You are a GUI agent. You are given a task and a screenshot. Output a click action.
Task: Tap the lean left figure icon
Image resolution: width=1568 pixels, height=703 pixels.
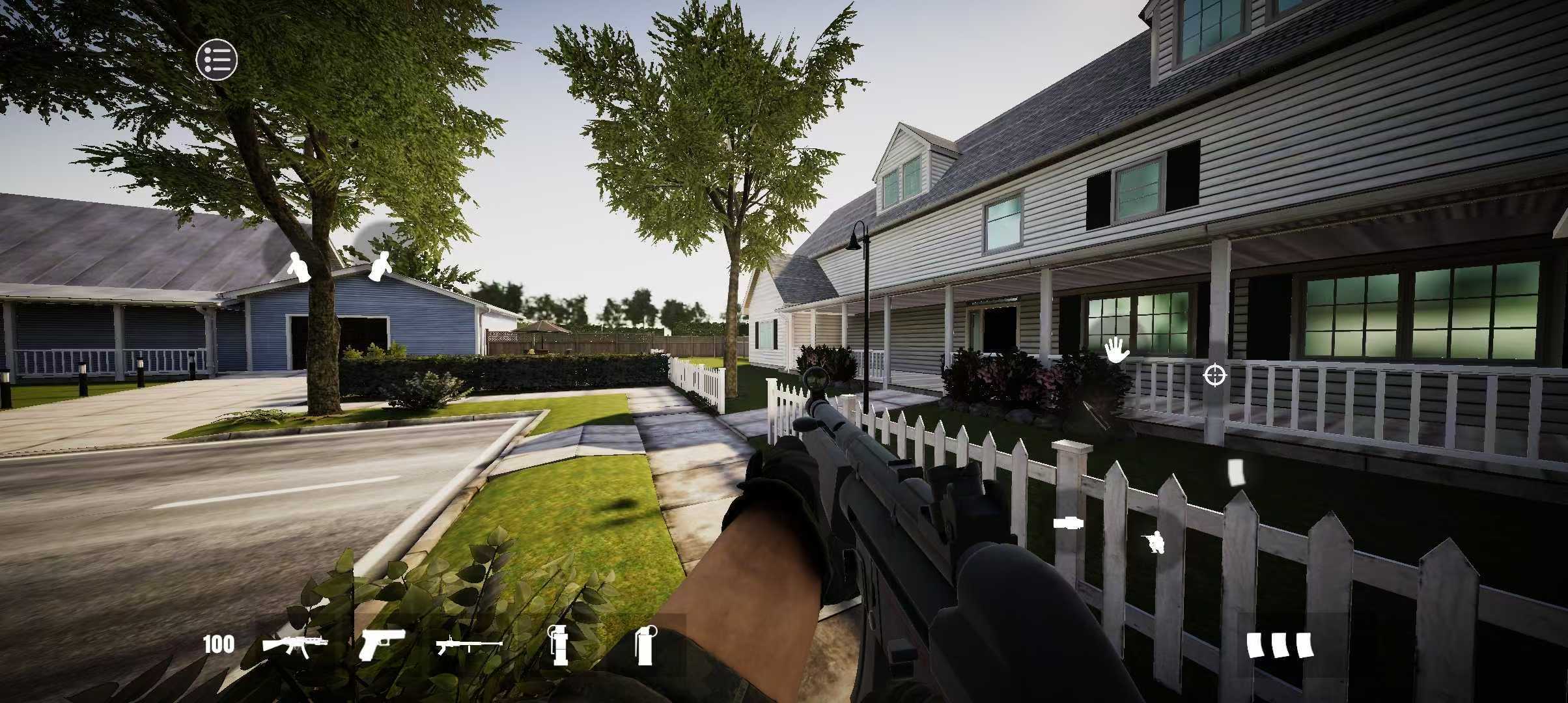tap(299, 267)
